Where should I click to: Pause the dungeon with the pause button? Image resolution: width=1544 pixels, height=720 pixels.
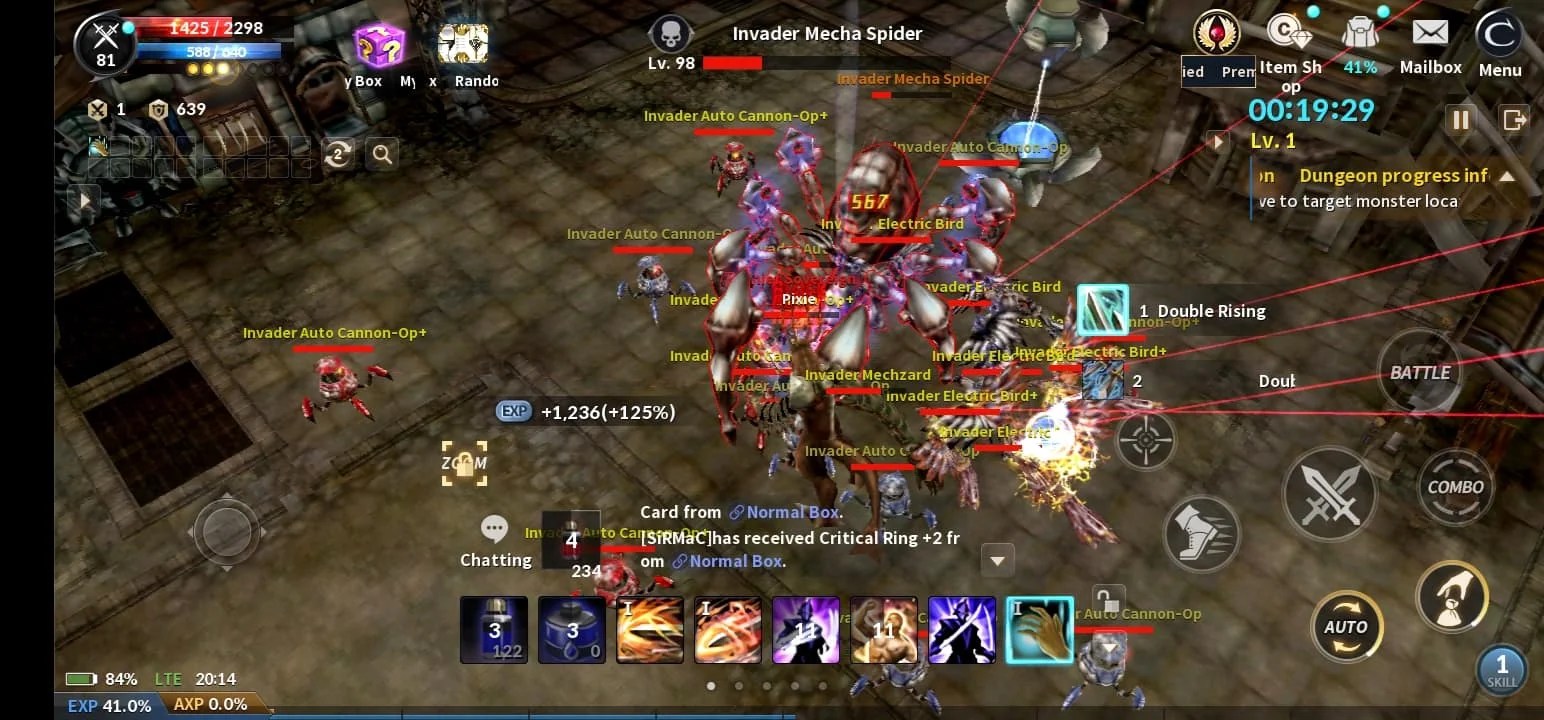(x=1461, y=119)
